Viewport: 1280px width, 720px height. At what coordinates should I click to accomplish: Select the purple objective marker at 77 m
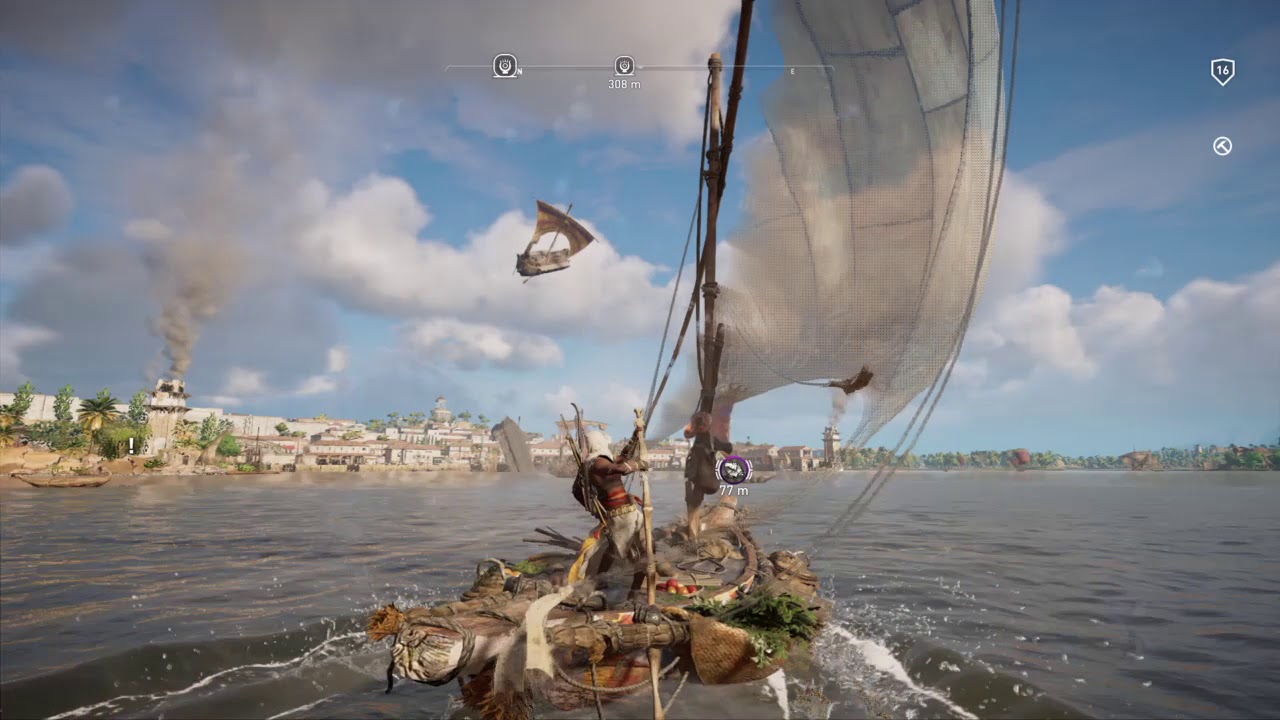734,469
